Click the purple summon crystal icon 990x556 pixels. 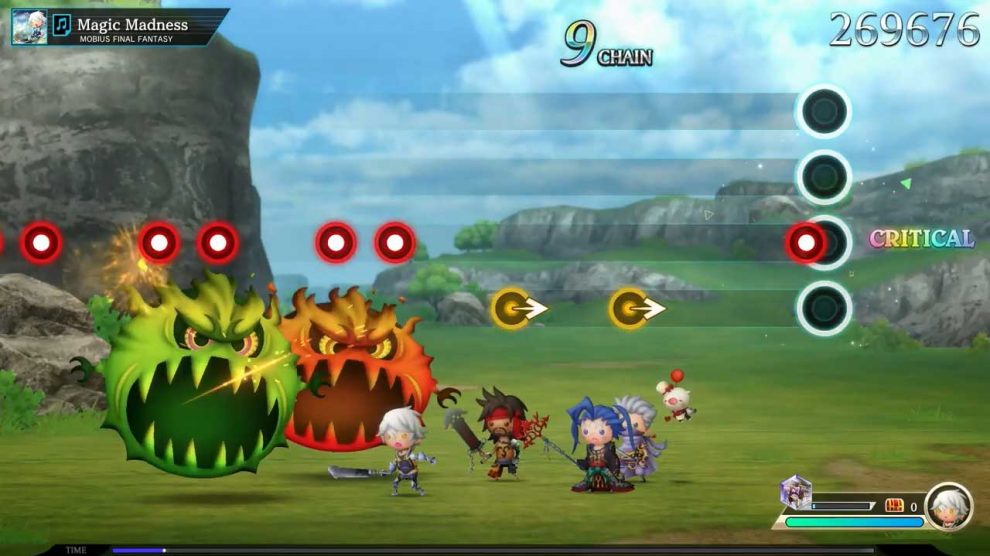click(x=796, y=492)
